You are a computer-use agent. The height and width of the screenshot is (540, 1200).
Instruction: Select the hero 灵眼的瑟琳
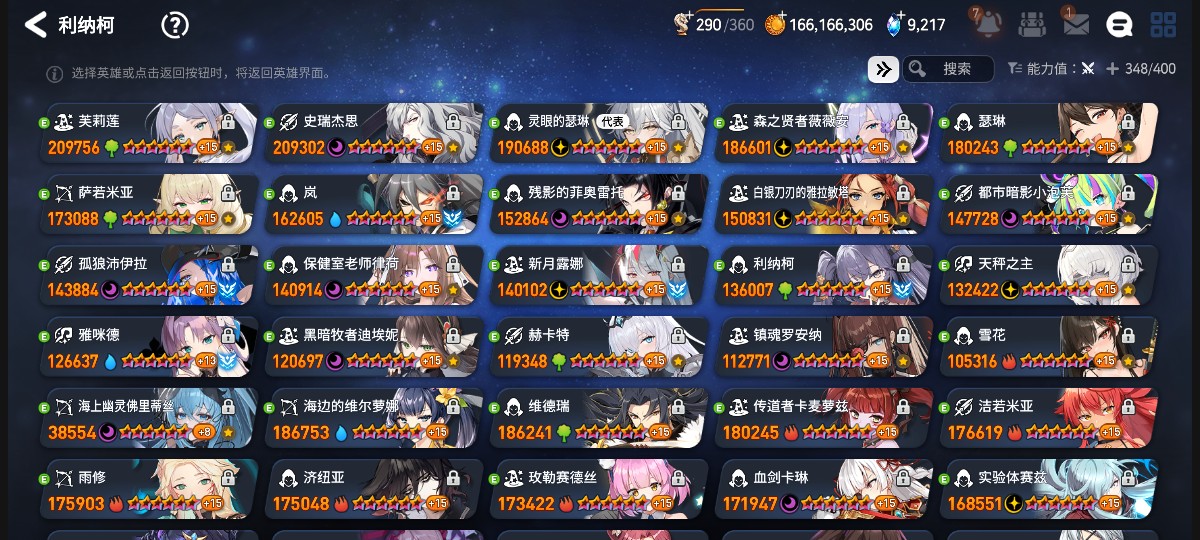pyautogui.click(x=598, y=133)
